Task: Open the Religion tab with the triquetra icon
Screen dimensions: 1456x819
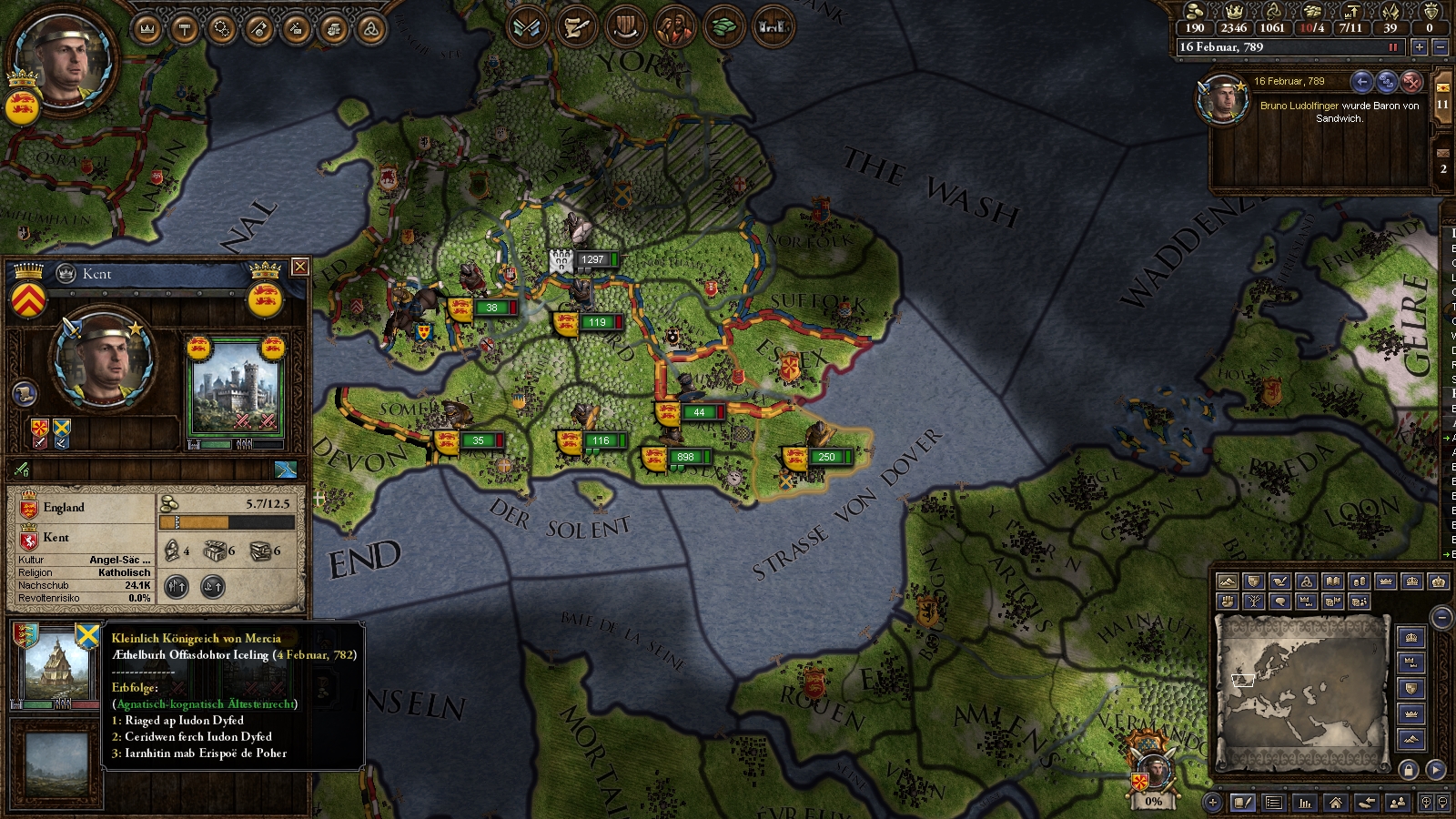Action: click(x=369, y=29)
